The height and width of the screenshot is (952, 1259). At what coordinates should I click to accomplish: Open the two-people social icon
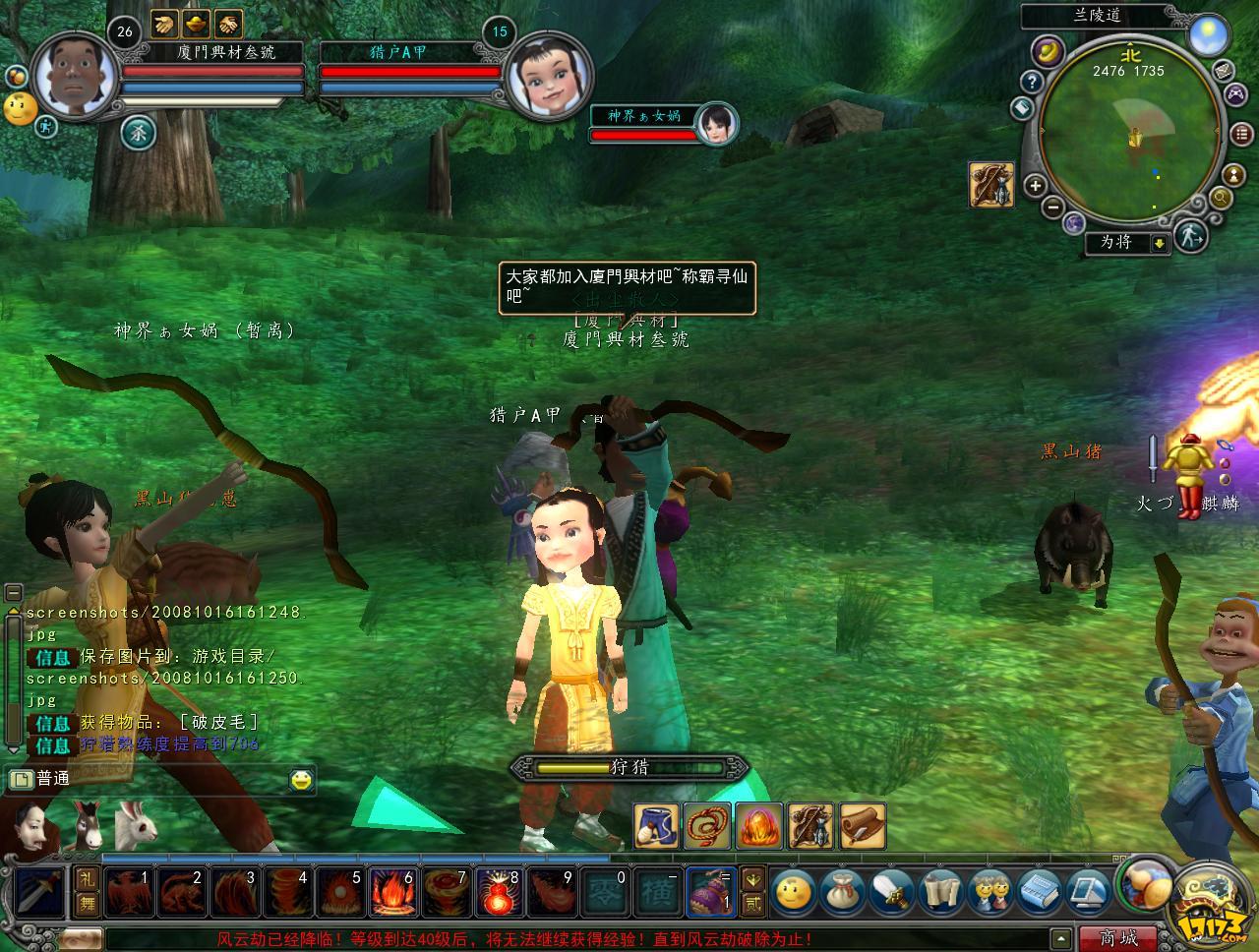point(989,892)
